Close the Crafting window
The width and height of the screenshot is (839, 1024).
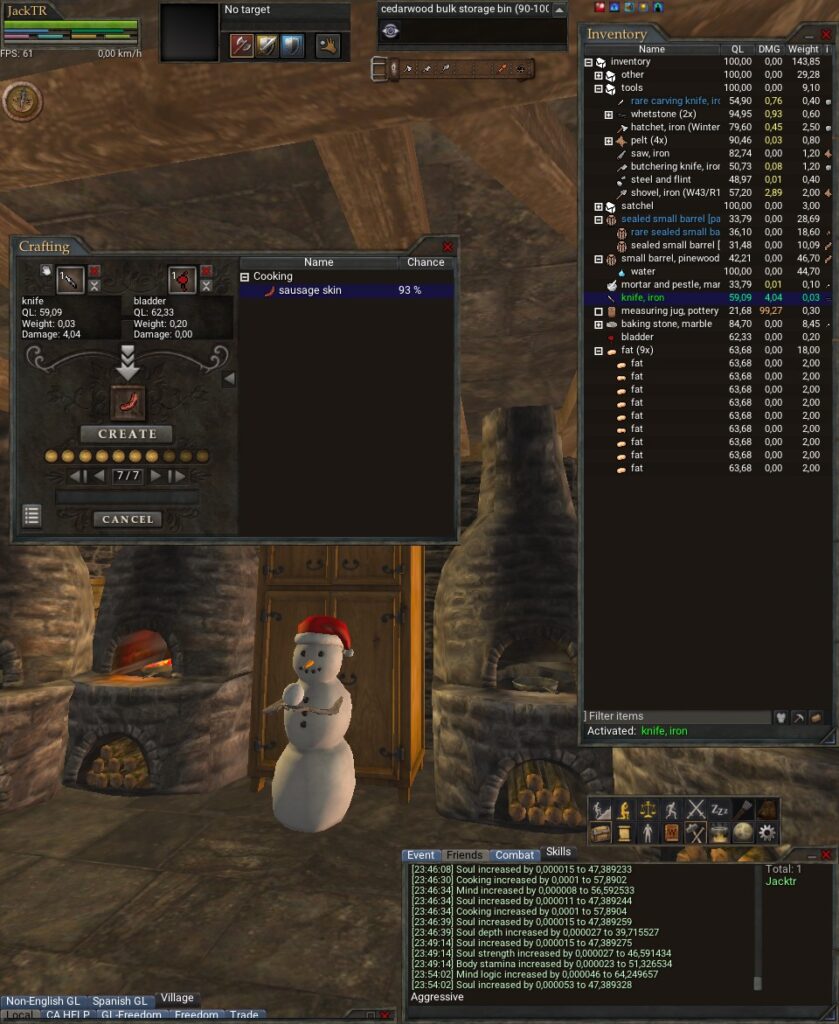tap(447, 246)
